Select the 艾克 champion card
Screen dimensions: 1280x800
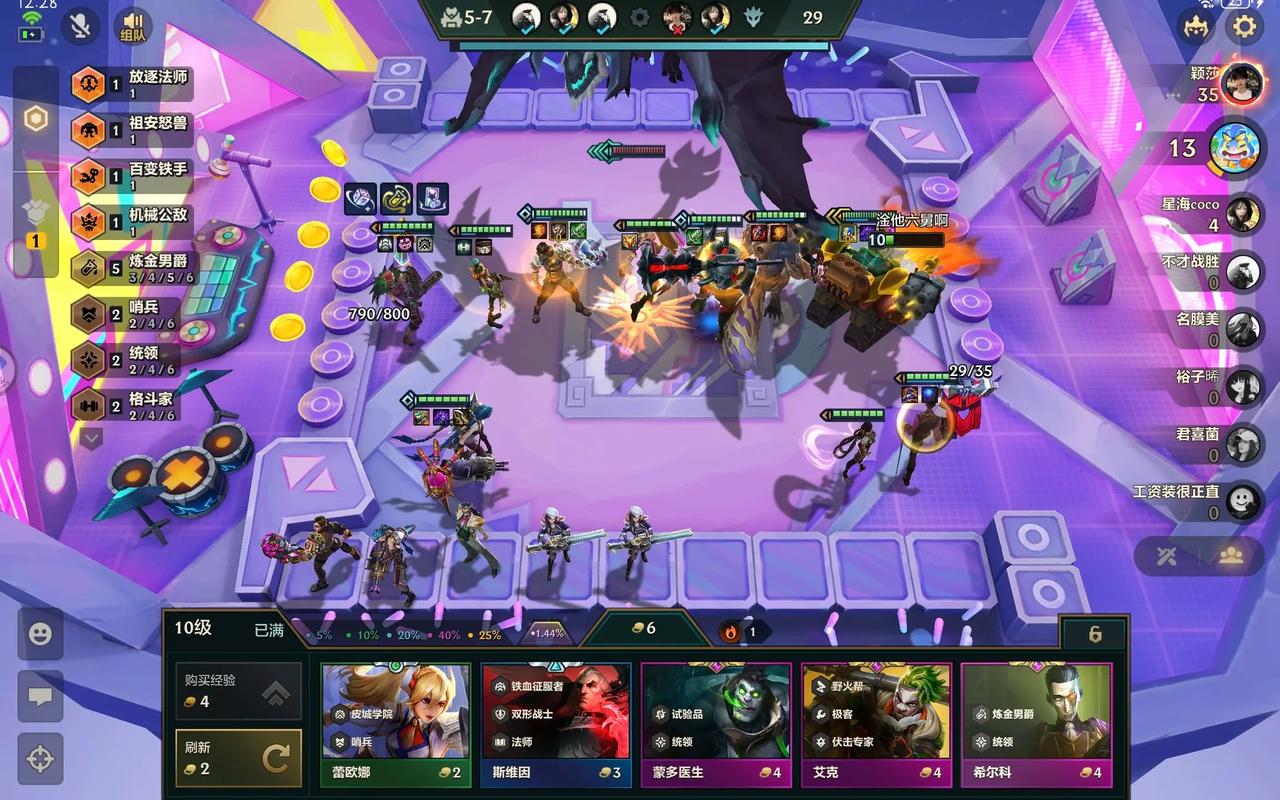tap(875, 725)
